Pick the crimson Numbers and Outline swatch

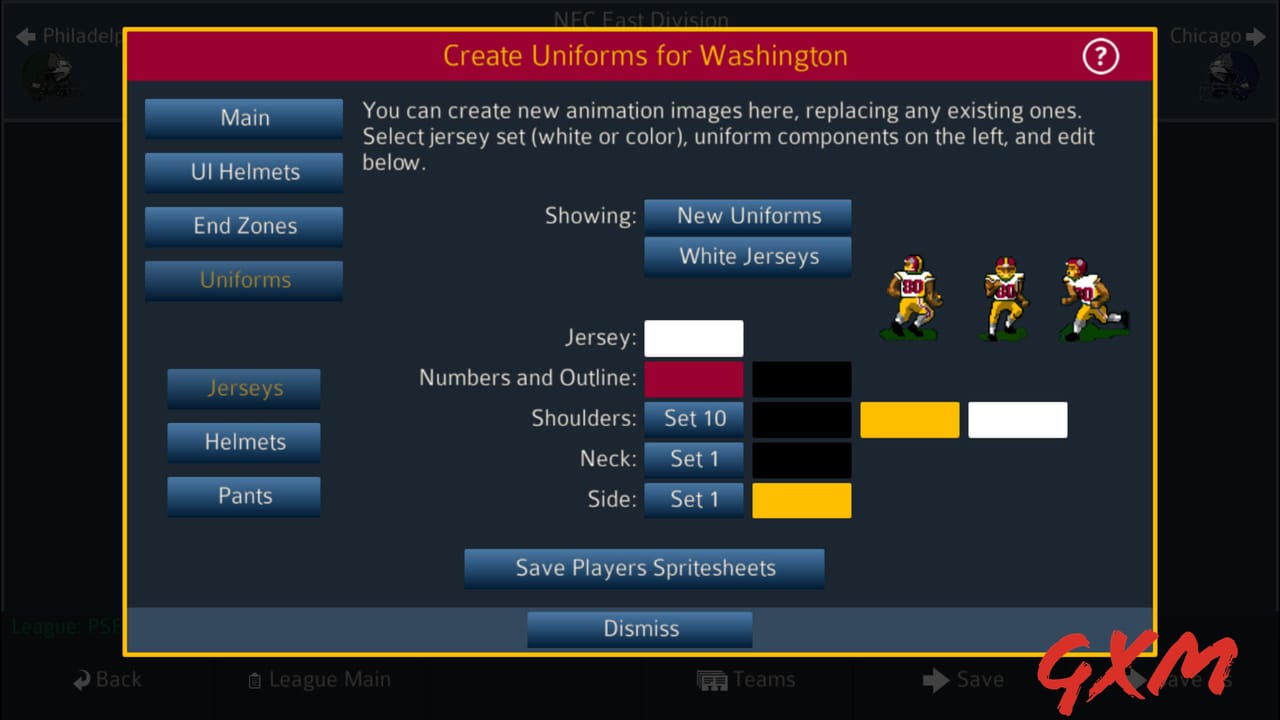coord(694,379)
